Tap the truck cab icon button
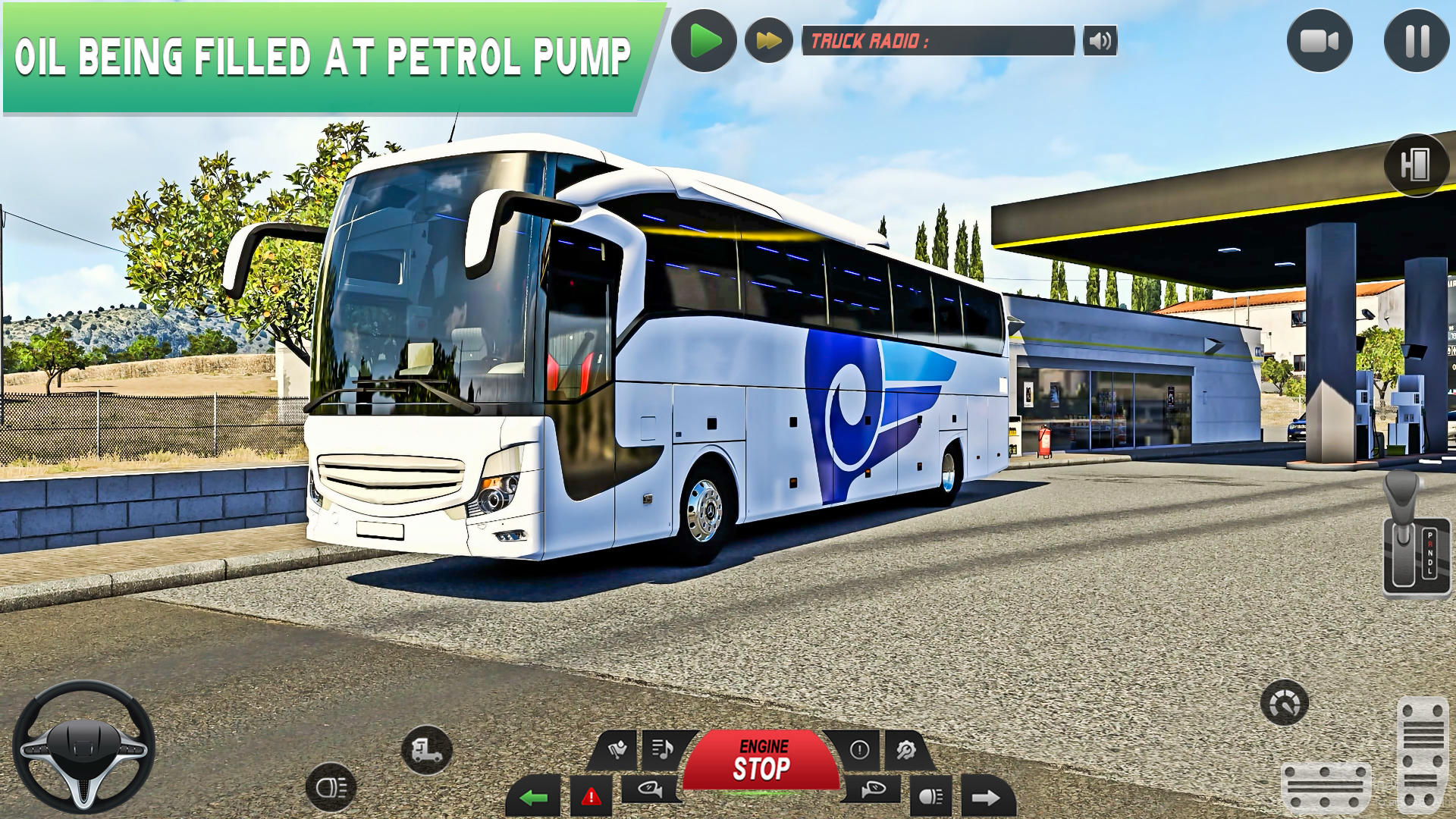The height and width of the screenshot is (819, 1456). [427, 750]
